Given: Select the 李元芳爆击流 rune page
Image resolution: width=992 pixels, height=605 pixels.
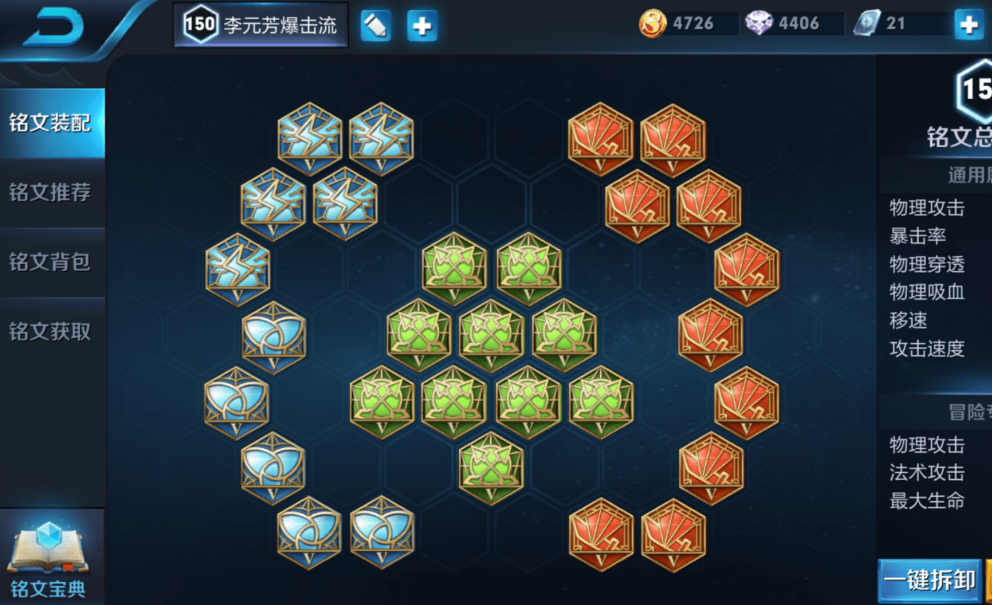Looking at the screenshot, I should click(261, 25).
